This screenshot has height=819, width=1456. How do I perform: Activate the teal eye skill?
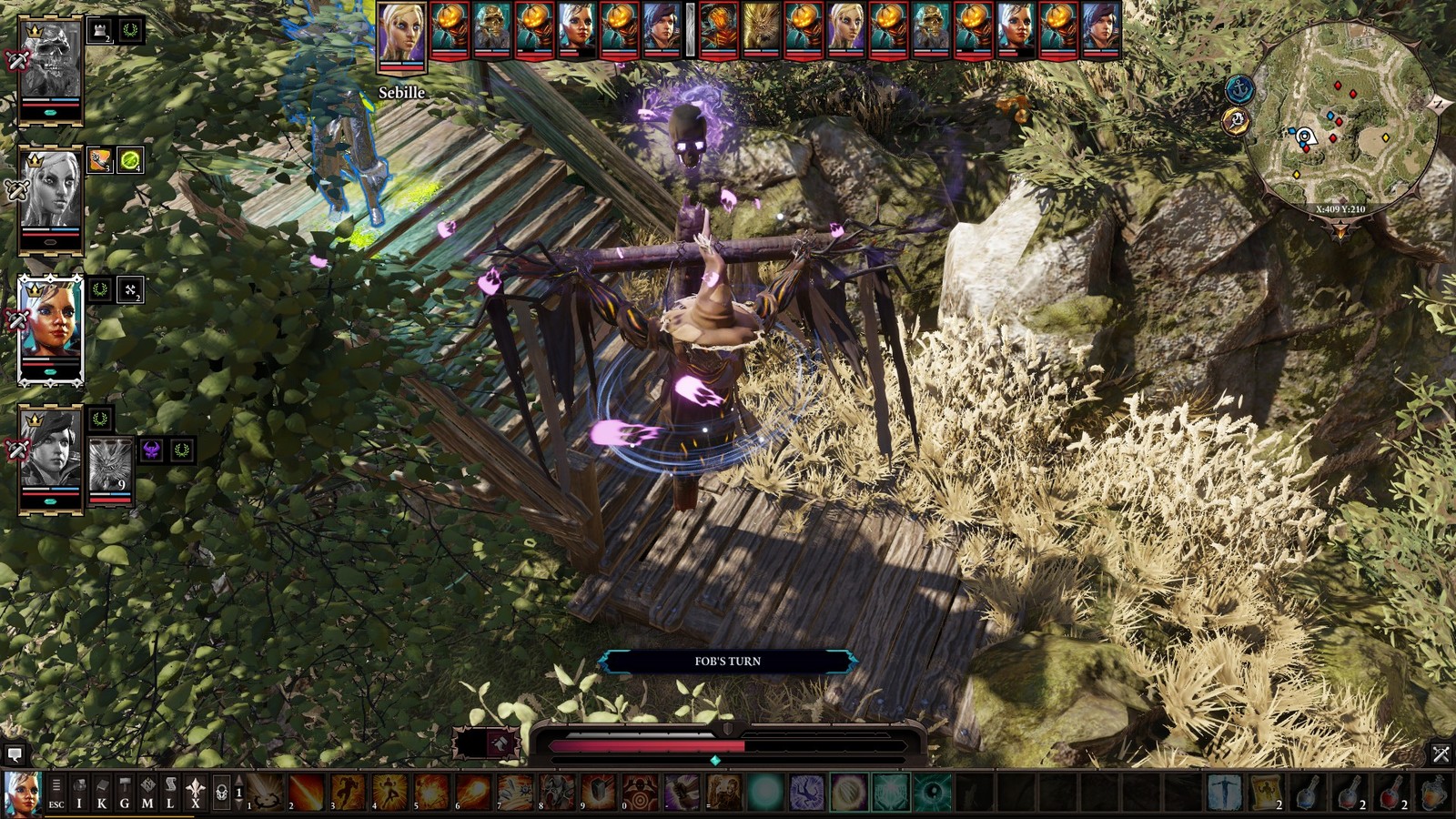(x=932, y=793)
